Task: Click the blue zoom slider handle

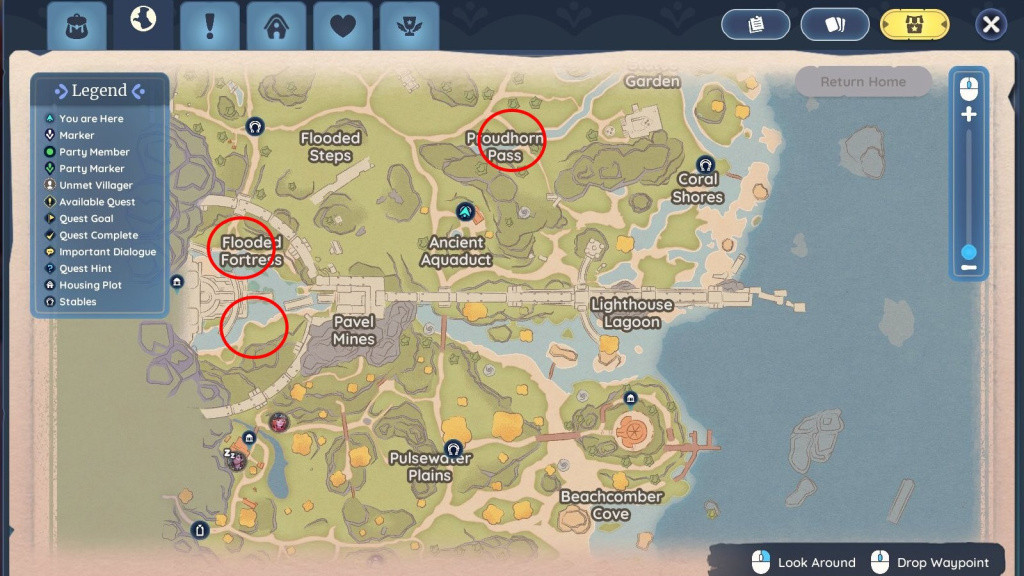Action: tap(968, 252)
